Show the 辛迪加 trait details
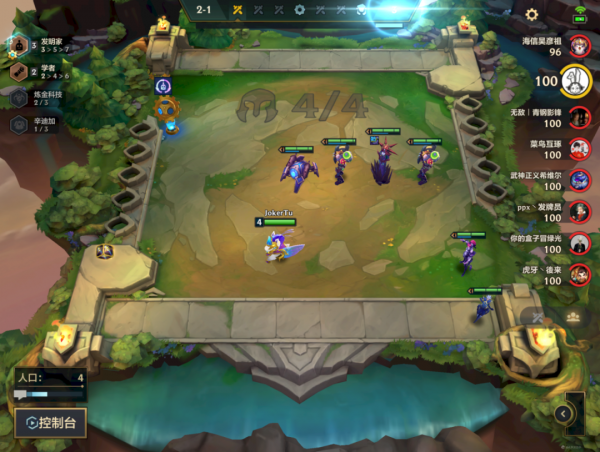The image size is (600, 452). (20, 124)
